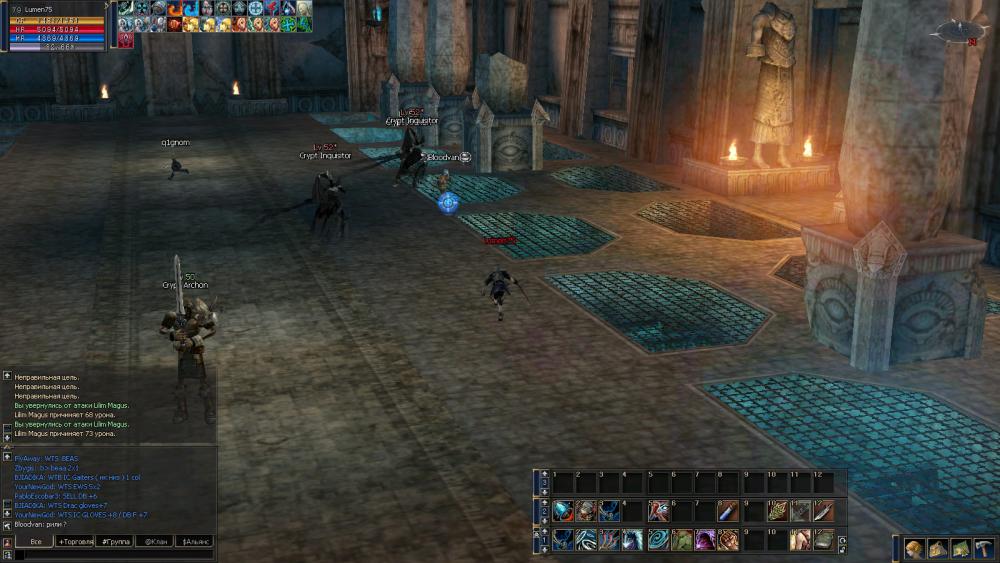Open the inventory bag icon
The height and width of the screenshot is (563, 1000).
(937, 548)
